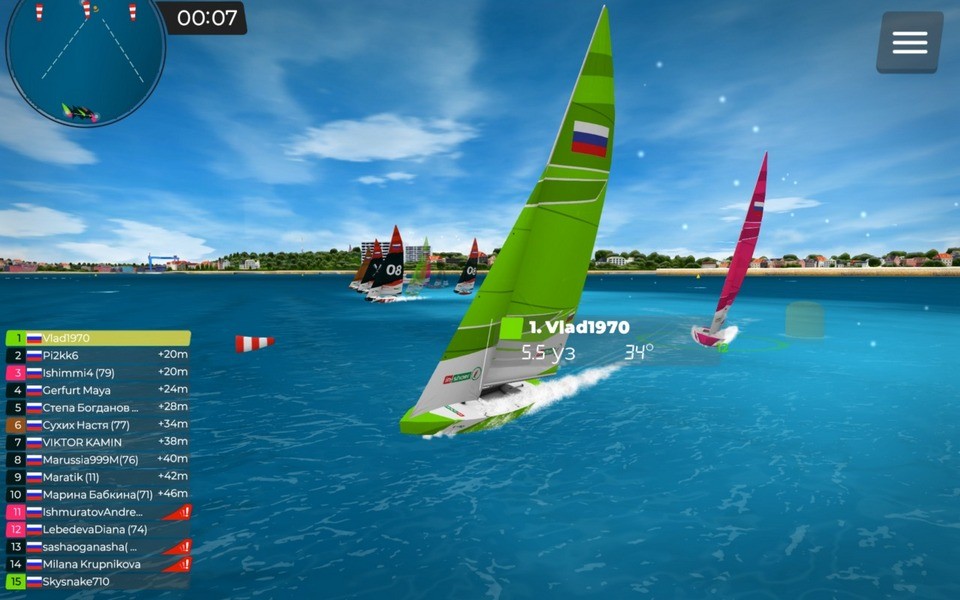This screenshot has width=960, height=600.
Task: Select Skysnake710 at position 15
Action: [98, 581]
